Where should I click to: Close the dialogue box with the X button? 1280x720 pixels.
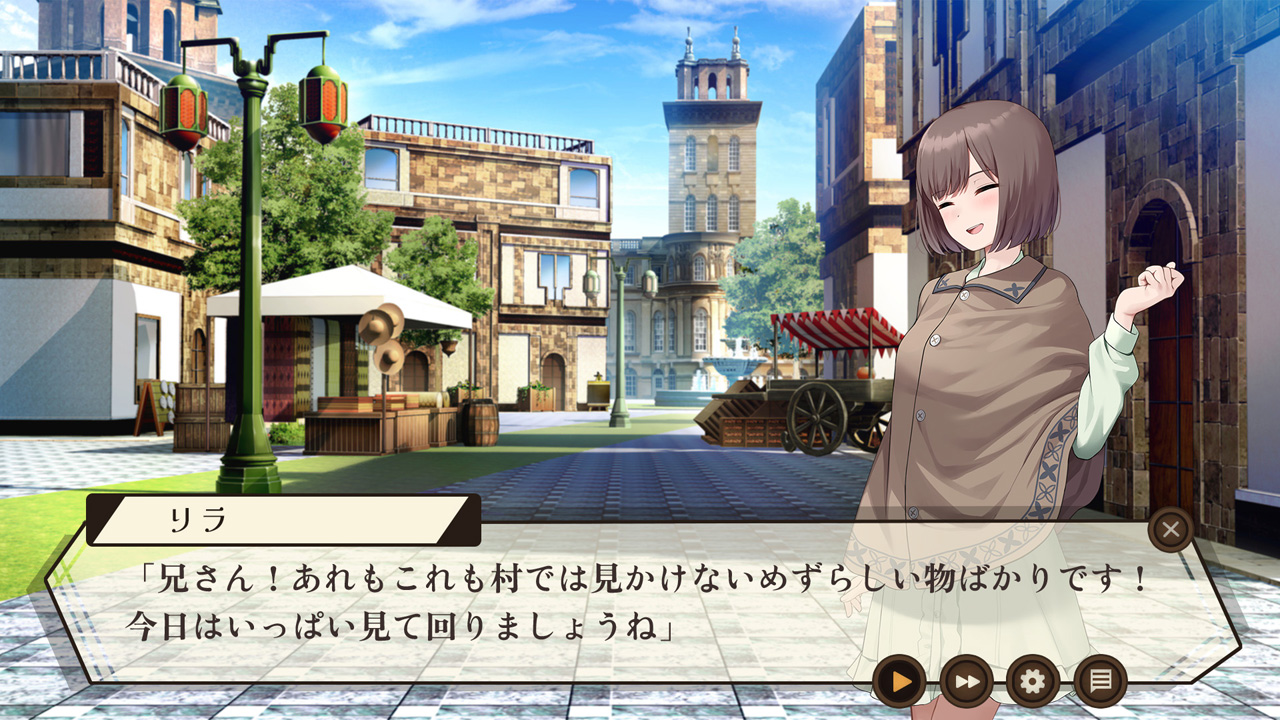[x=1171, y=530]
